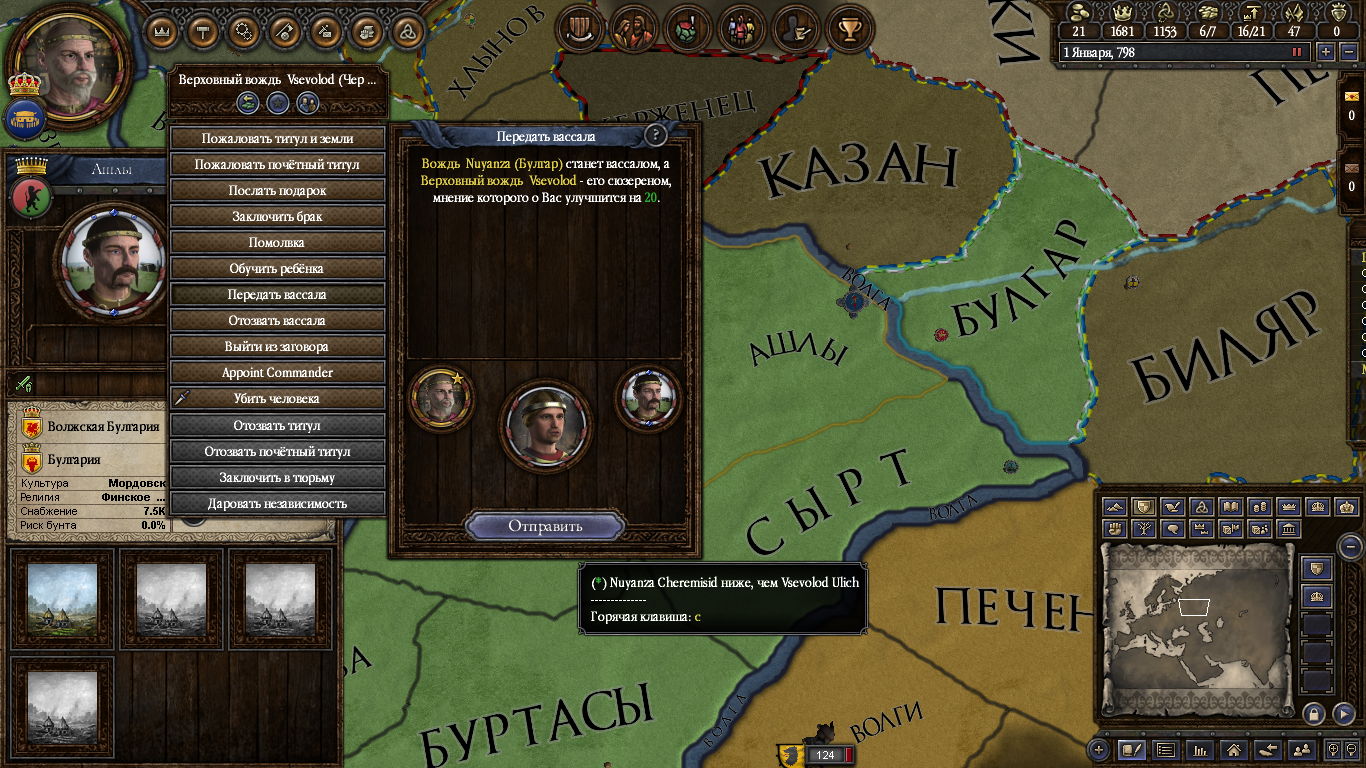
Task: Choose Заключить в тюрьму option
Action: pyautogui.click(x=277, y=477)
